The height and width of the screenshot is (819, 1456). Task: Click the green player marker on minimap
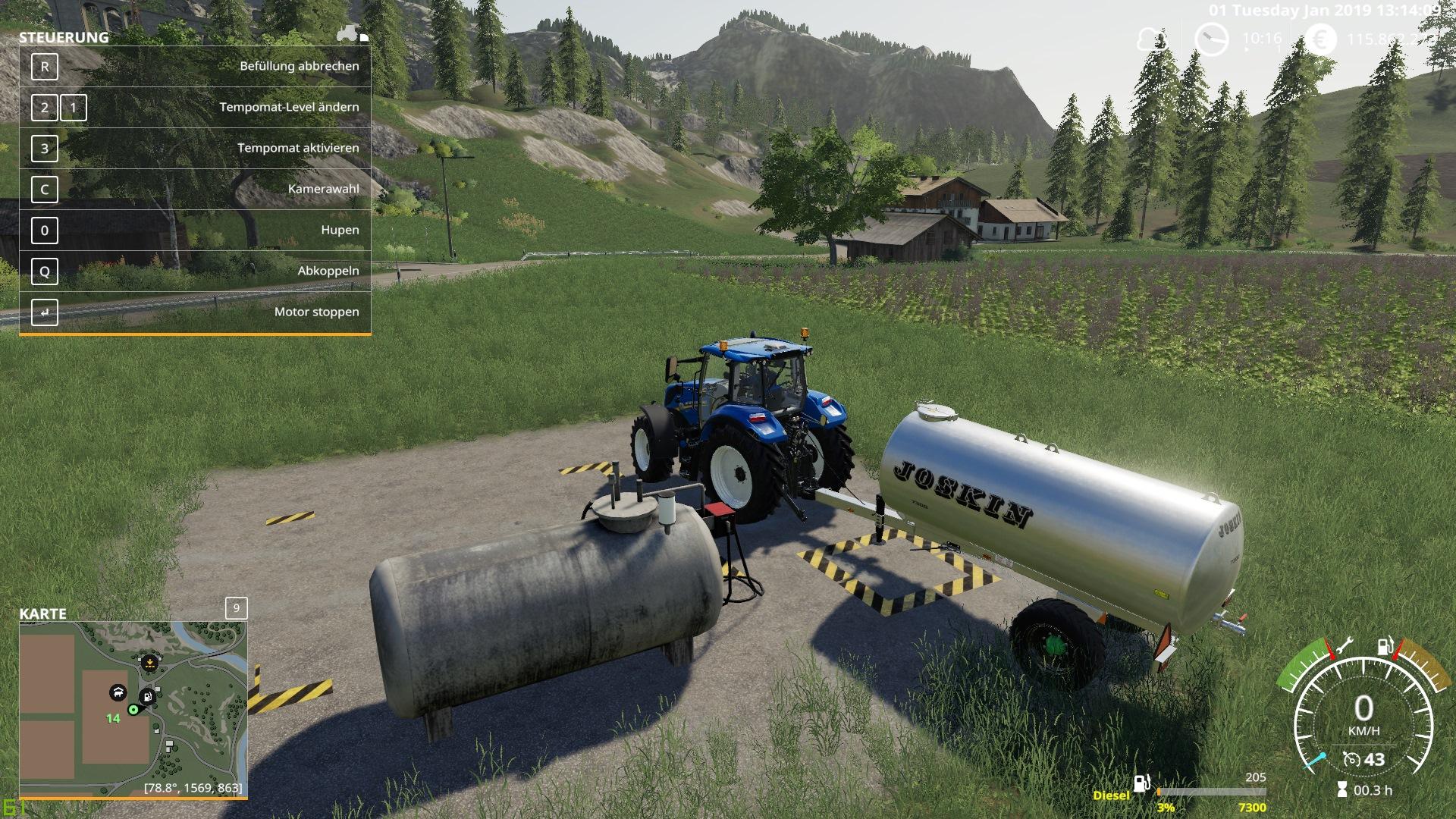[x=133, y=710]
